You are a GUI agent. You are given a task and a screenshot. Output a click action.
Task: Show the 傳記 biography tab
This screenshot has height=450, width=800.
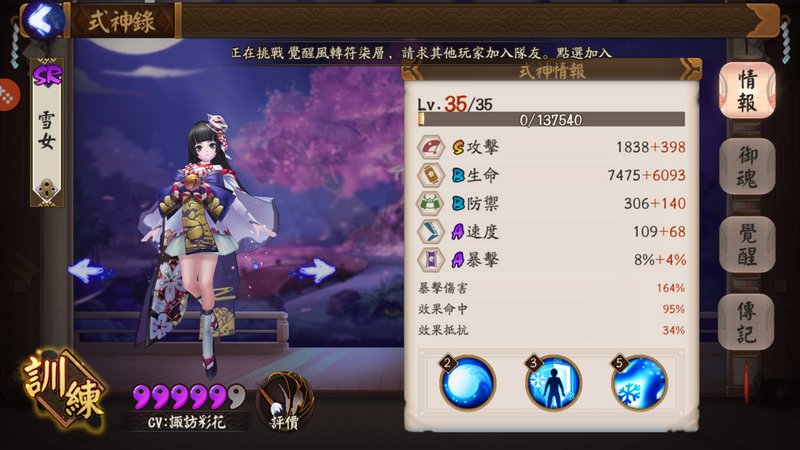point(746,322)
